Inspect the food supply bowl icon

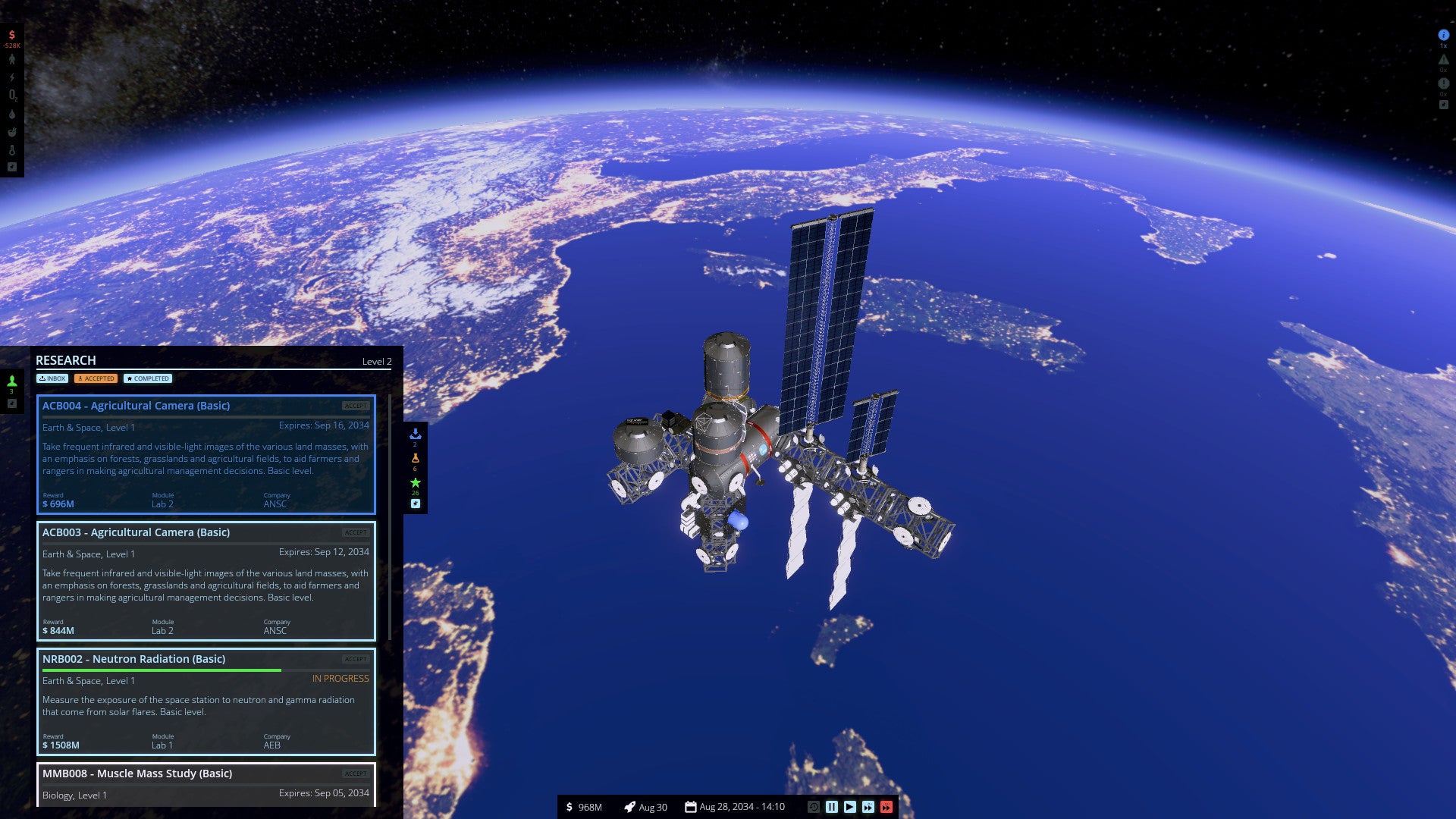pos(11,131)
